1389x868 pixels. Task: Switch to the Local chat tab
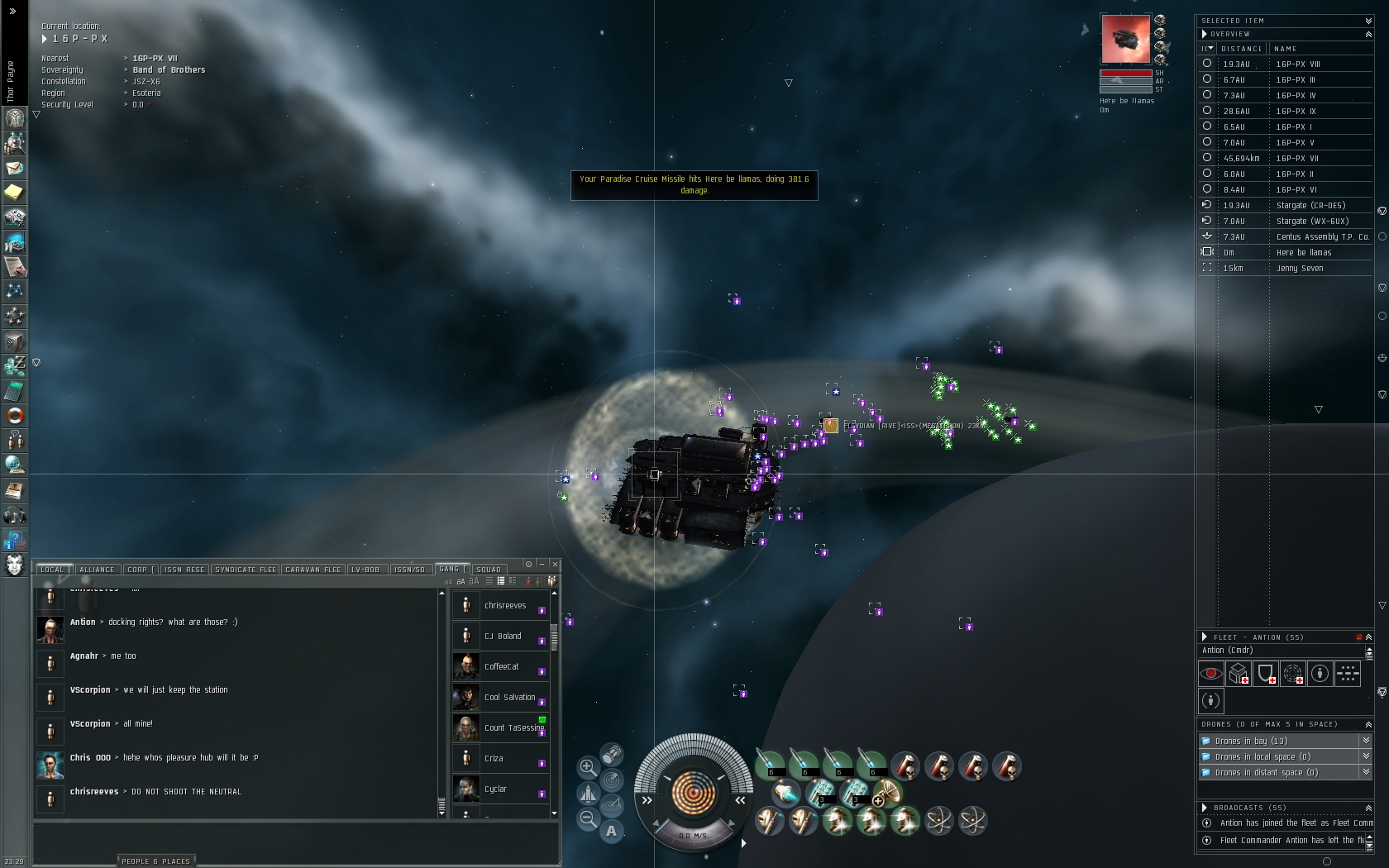pyautogui.click(x=52, y=570)
